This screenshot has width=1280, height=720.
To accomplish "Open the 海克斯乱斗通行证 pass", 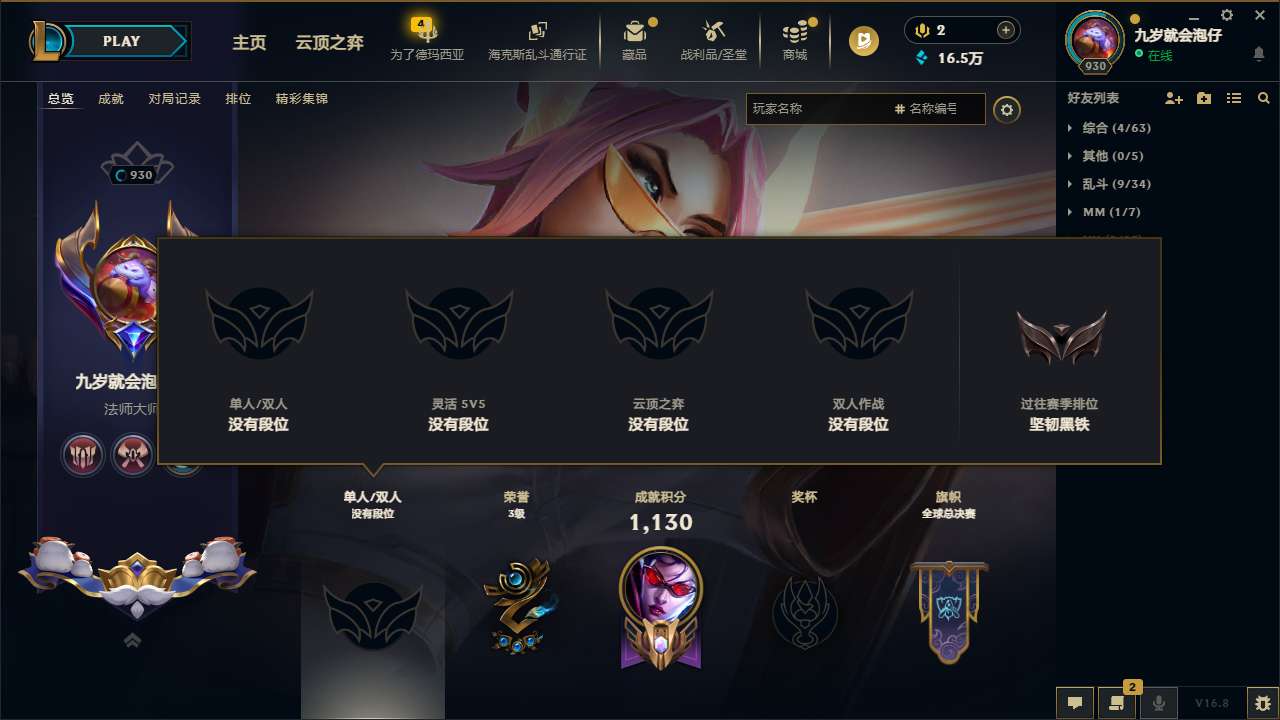I will click(x=536, y=42).
